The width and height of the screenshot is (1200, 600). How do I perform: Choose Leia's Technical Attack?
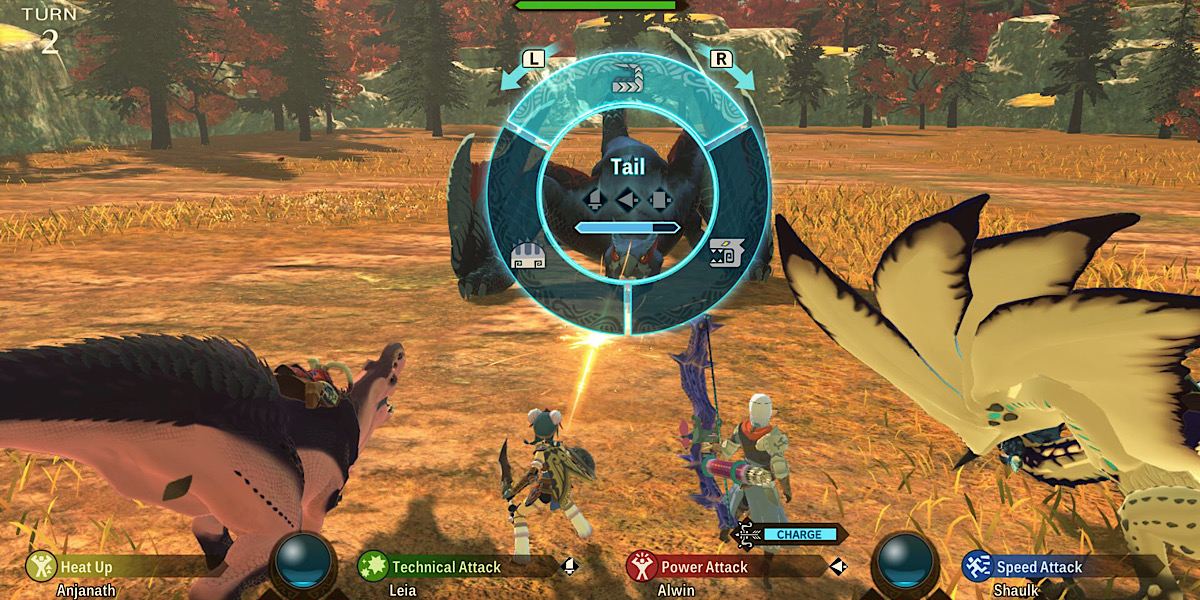[445, 567]
